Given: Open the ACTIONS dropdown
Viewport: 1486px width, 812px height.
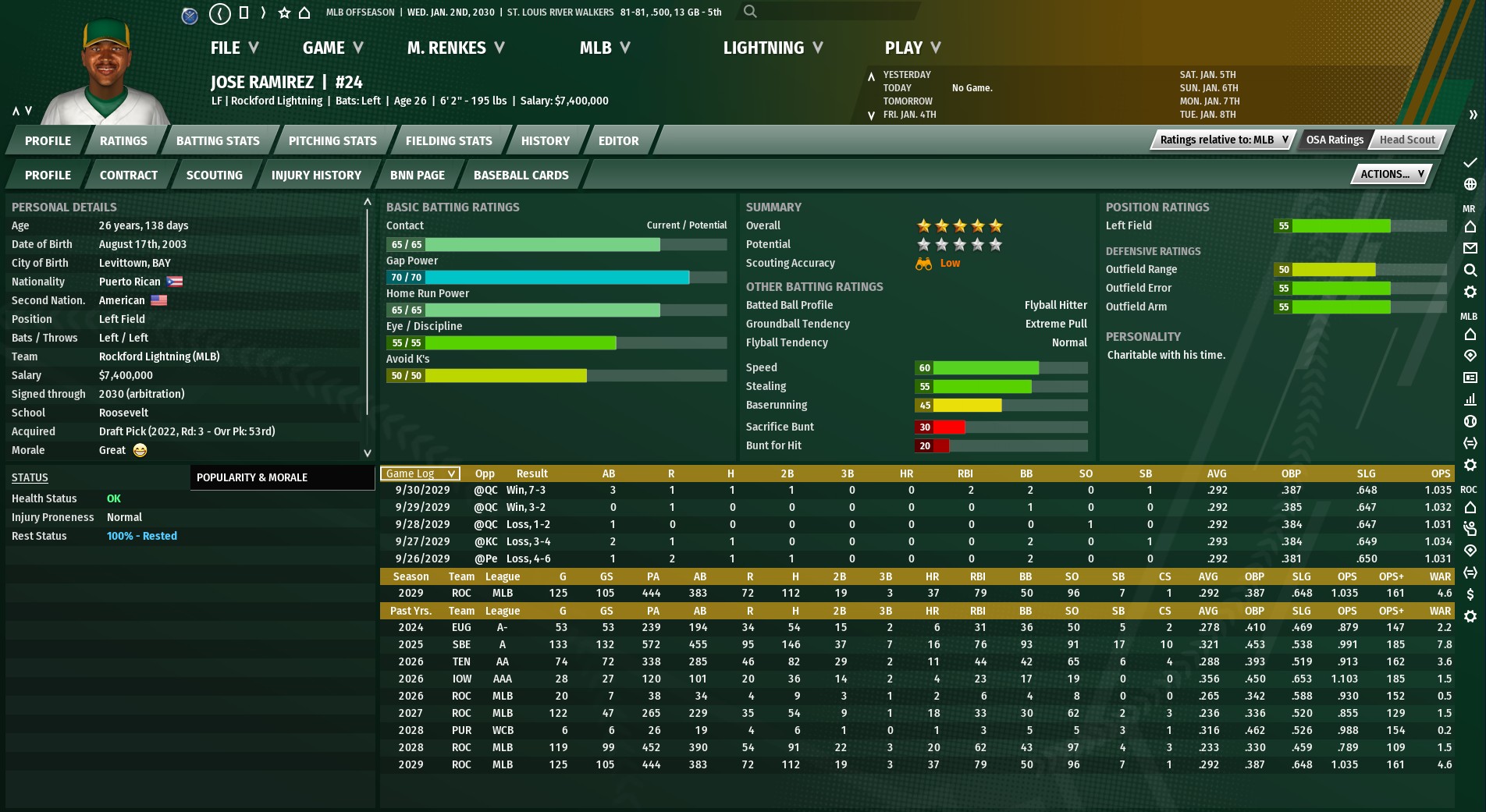Looking at the screenshot, I should pyautogui.click(x=1392, y=175).
